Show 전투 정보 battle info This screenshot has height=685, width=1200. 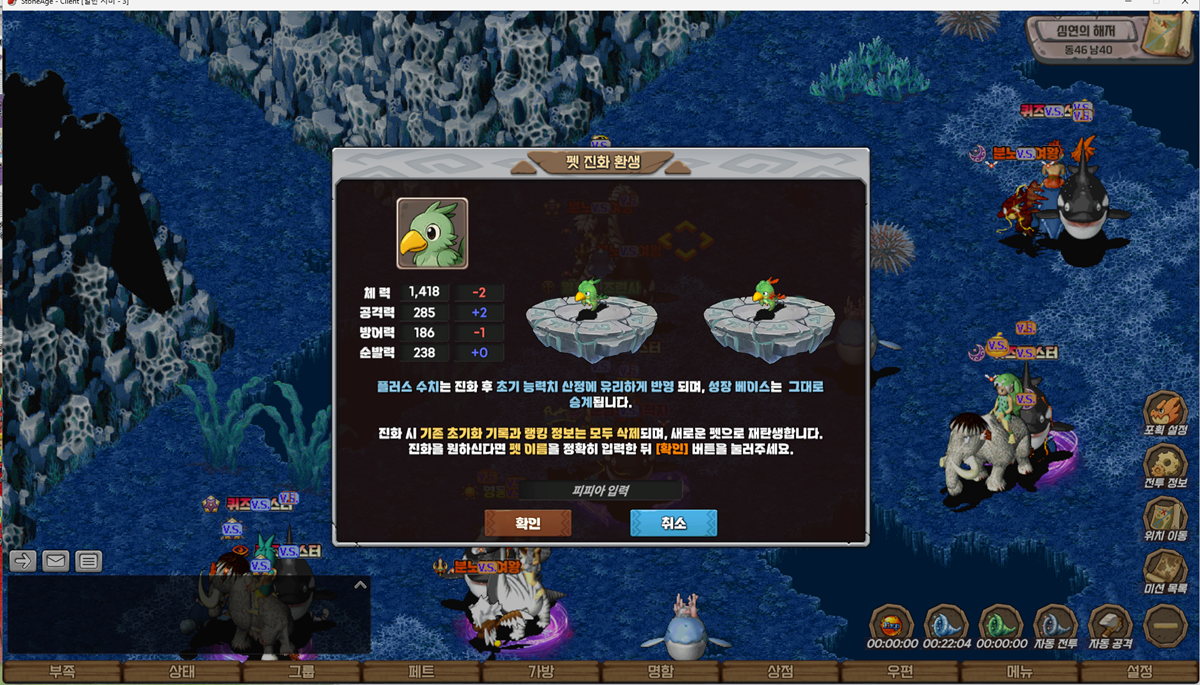point(1165,465)
